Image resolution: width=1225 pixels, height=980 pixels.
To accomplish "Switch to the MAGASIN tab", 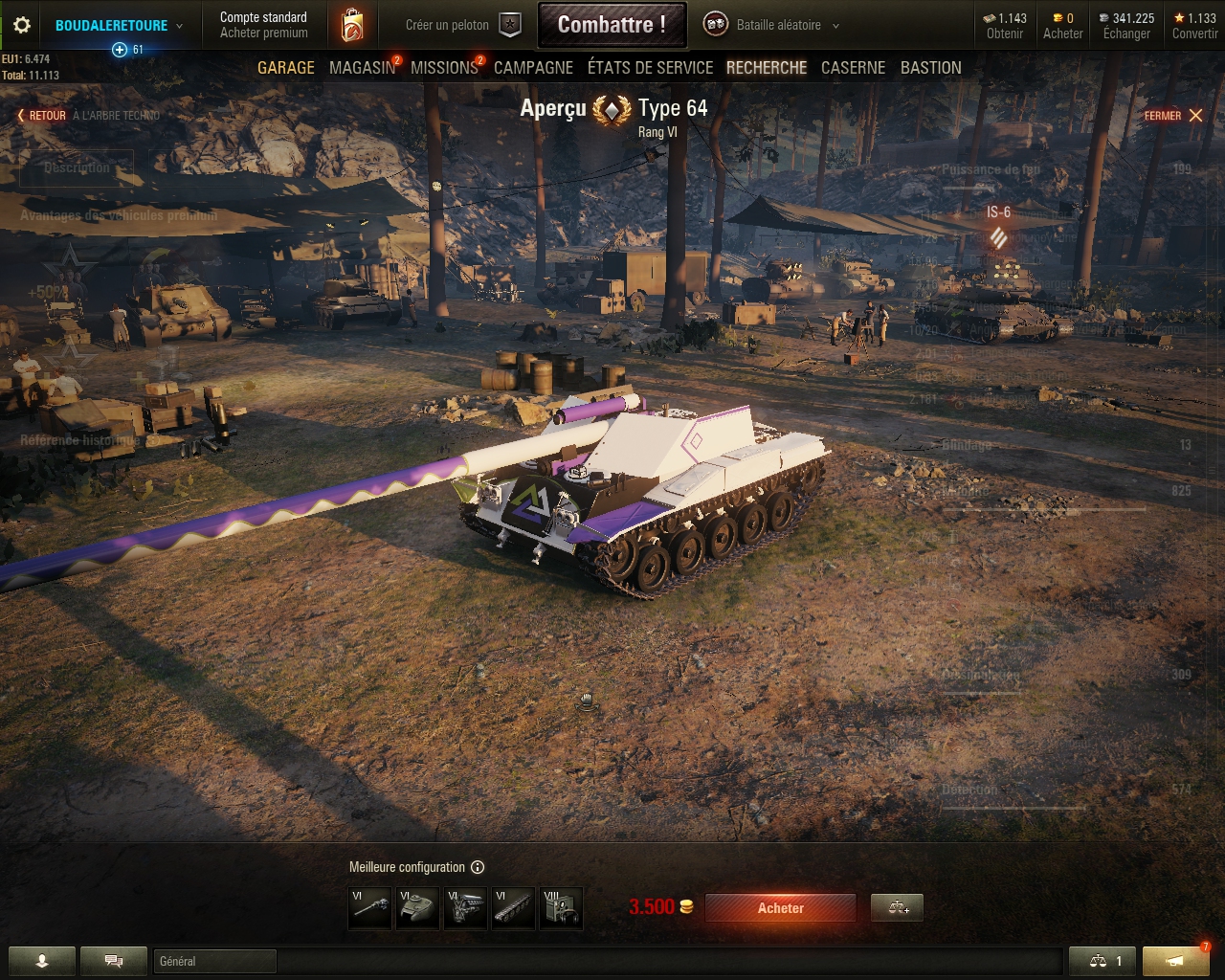I will (361, 67).
